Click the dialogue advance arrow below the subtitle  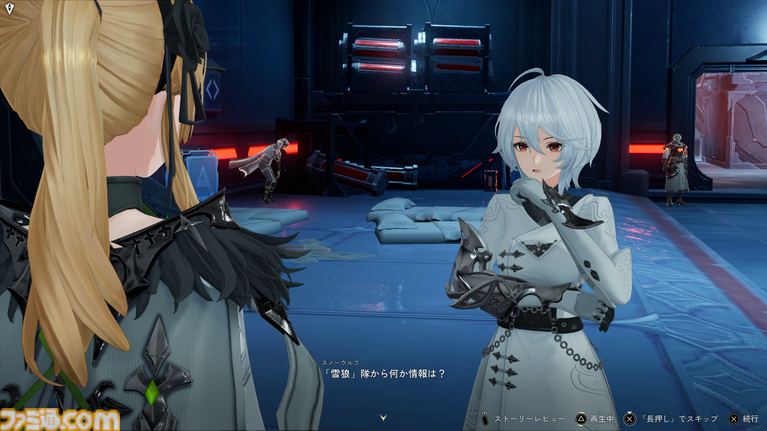383,416
